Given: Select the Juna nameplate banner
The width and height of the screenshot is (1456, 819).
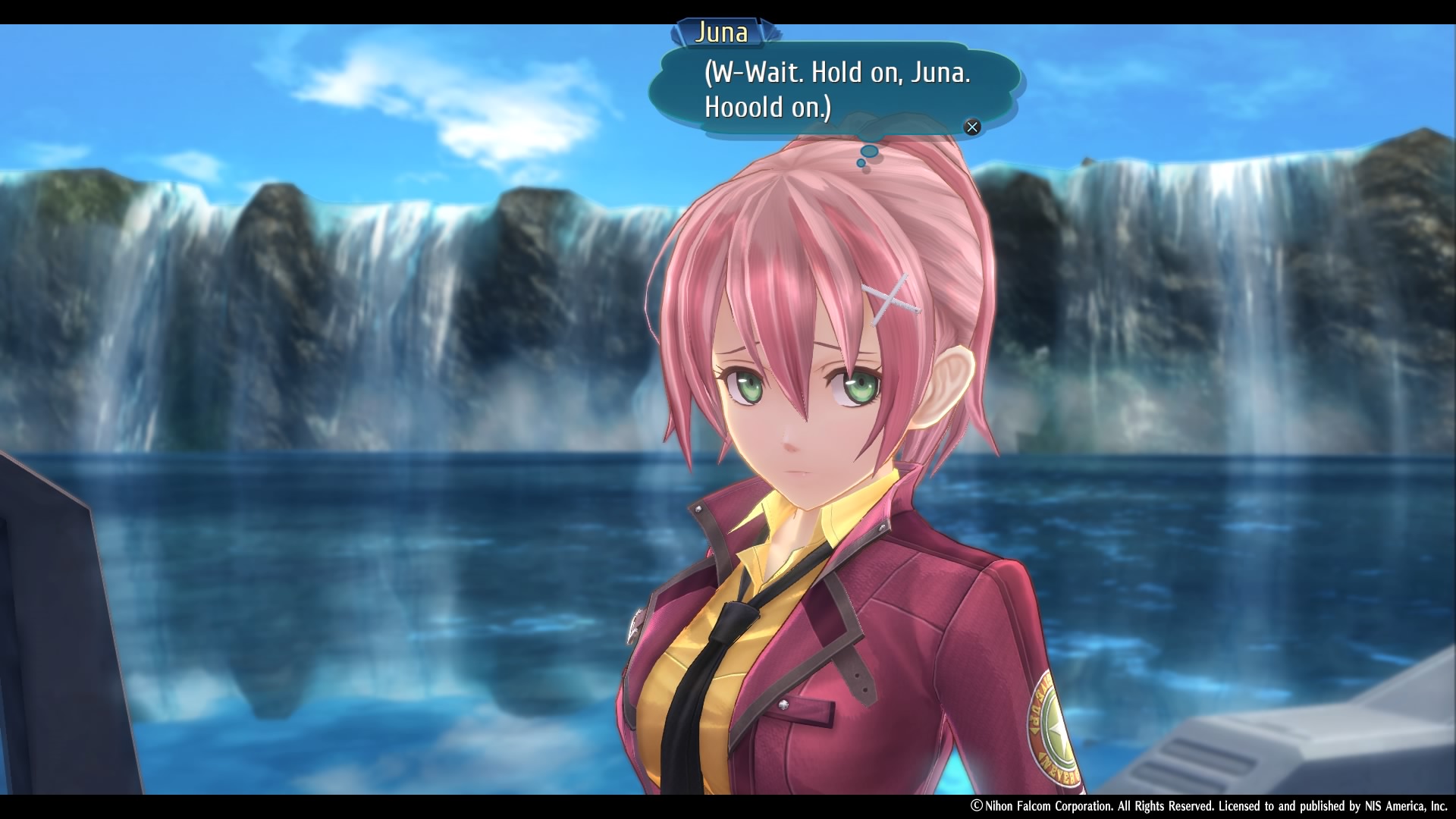Looking at the screenshot, I should click(x=722, y=33).
